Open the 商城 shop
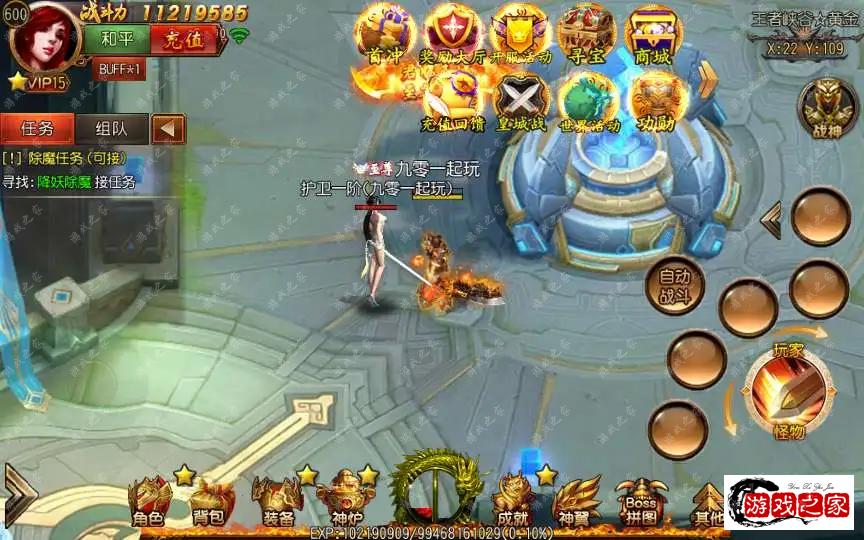The width and height of the screenshot is (864, 540). click(x=653, y=33)
